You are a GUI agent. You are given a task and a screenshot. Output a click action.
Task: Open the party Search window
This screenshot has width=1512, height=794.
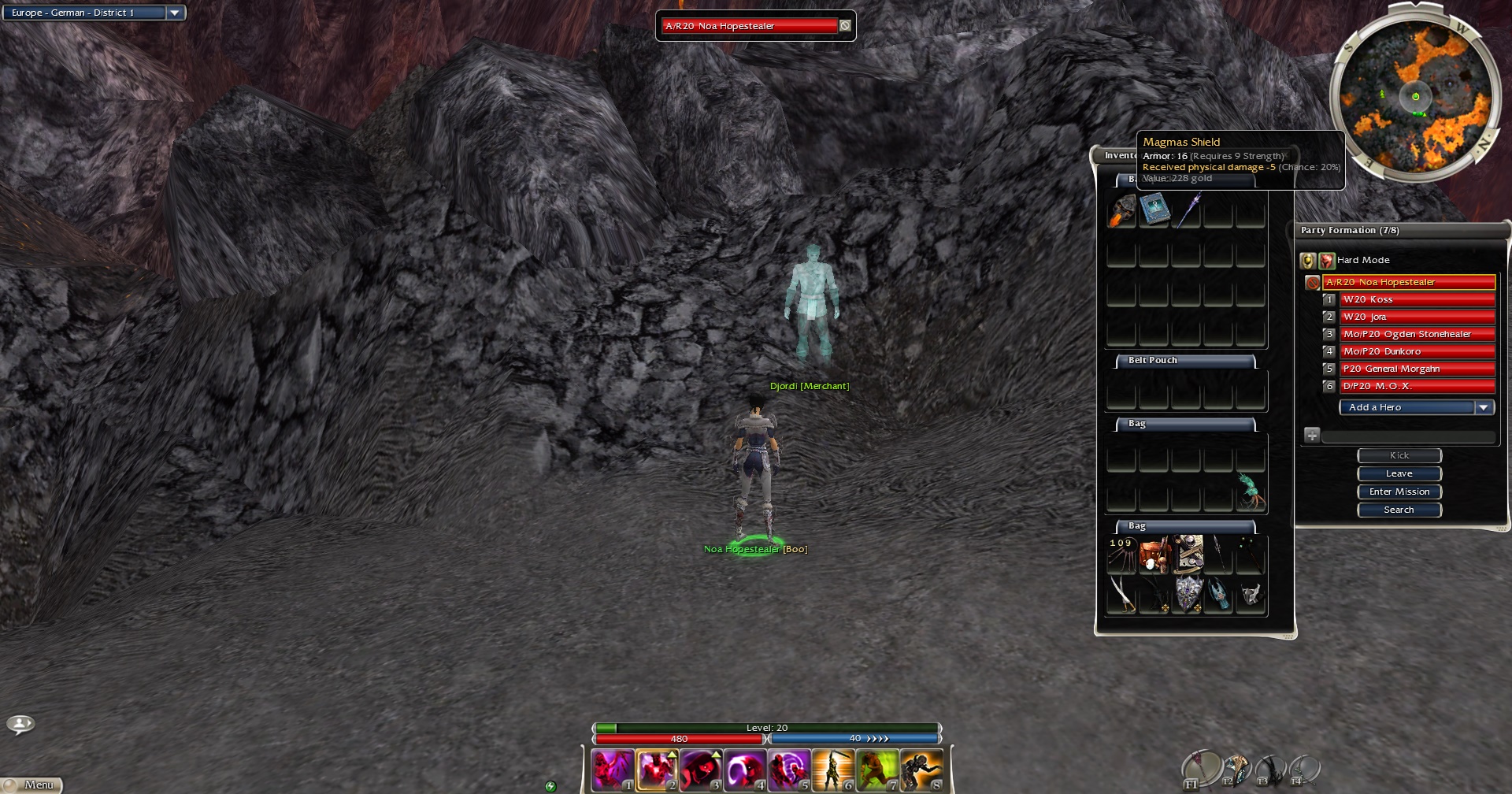[1399, 510]
